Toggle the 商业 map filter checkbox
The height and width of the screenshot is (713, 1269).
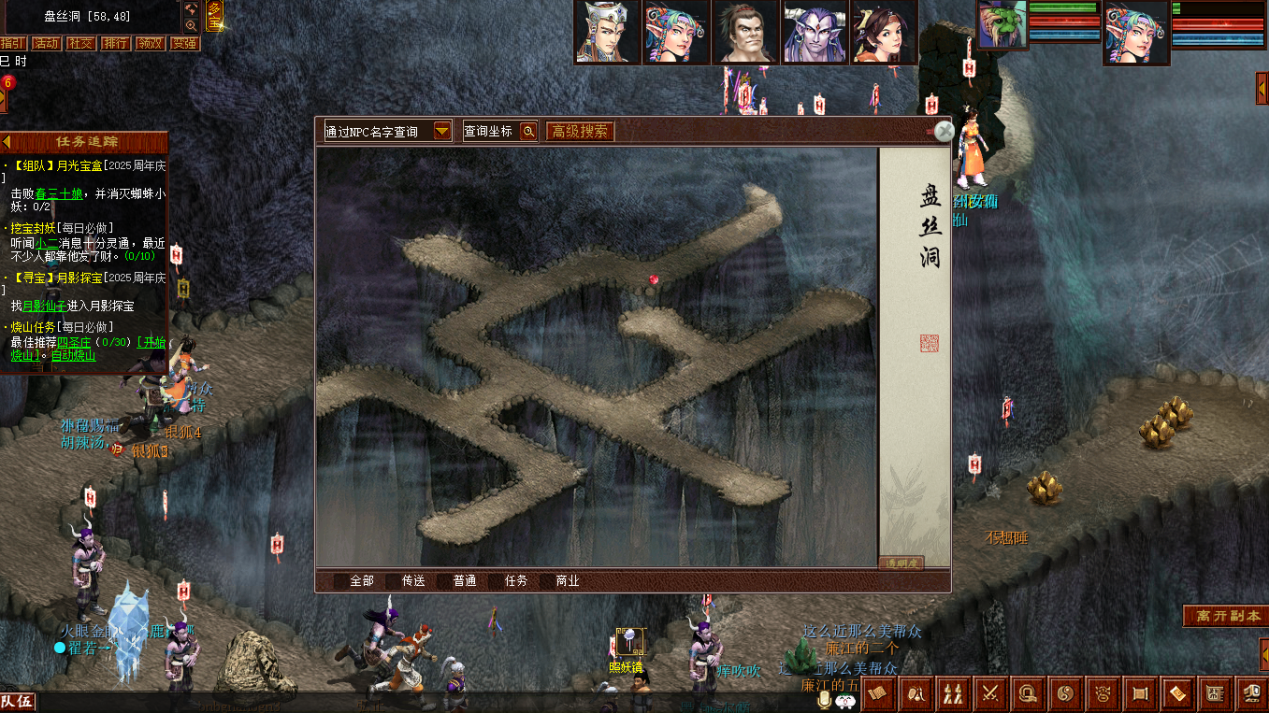[547, 581]
